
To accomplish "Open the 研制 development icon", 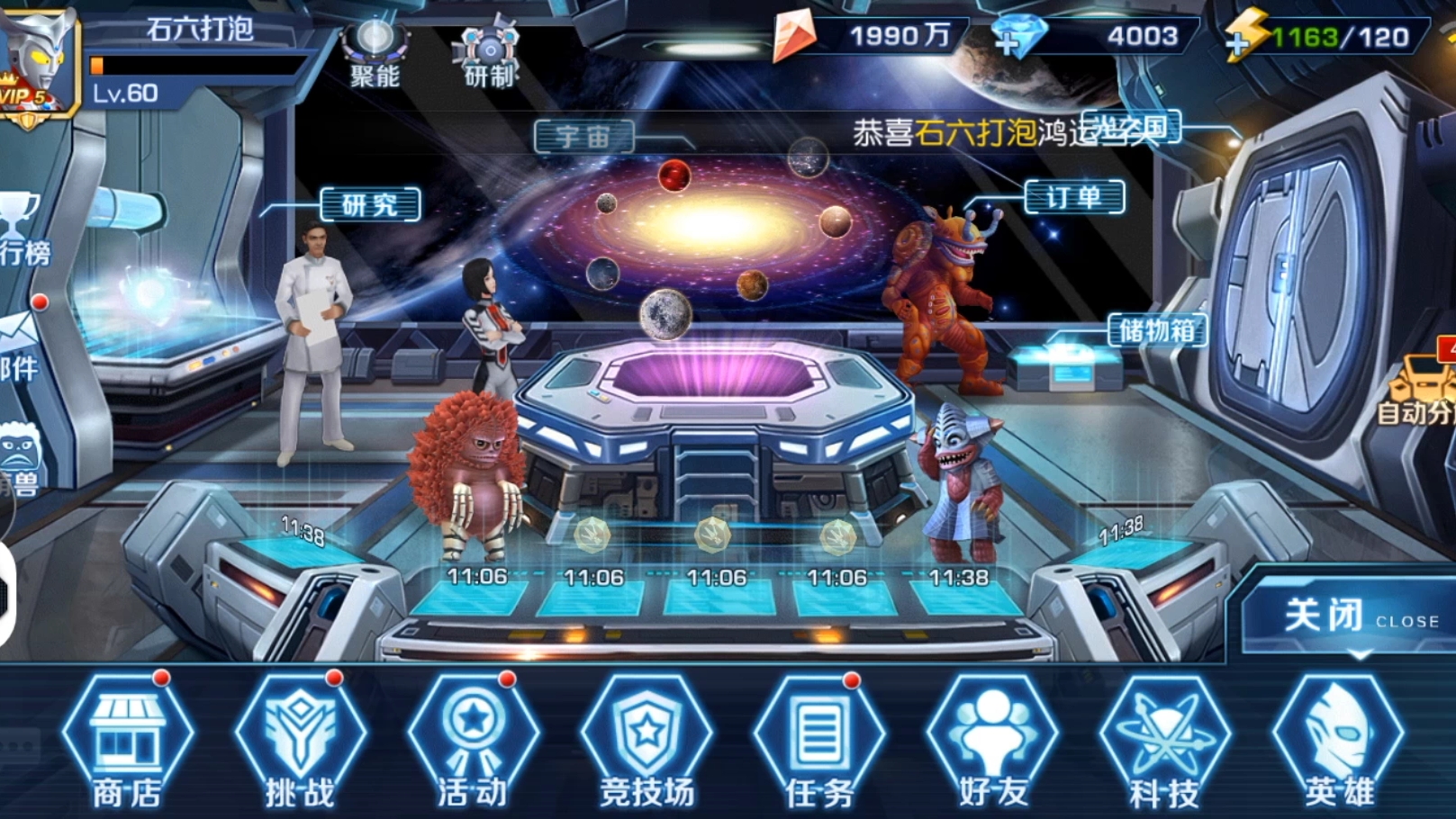I will coord(489,56).
